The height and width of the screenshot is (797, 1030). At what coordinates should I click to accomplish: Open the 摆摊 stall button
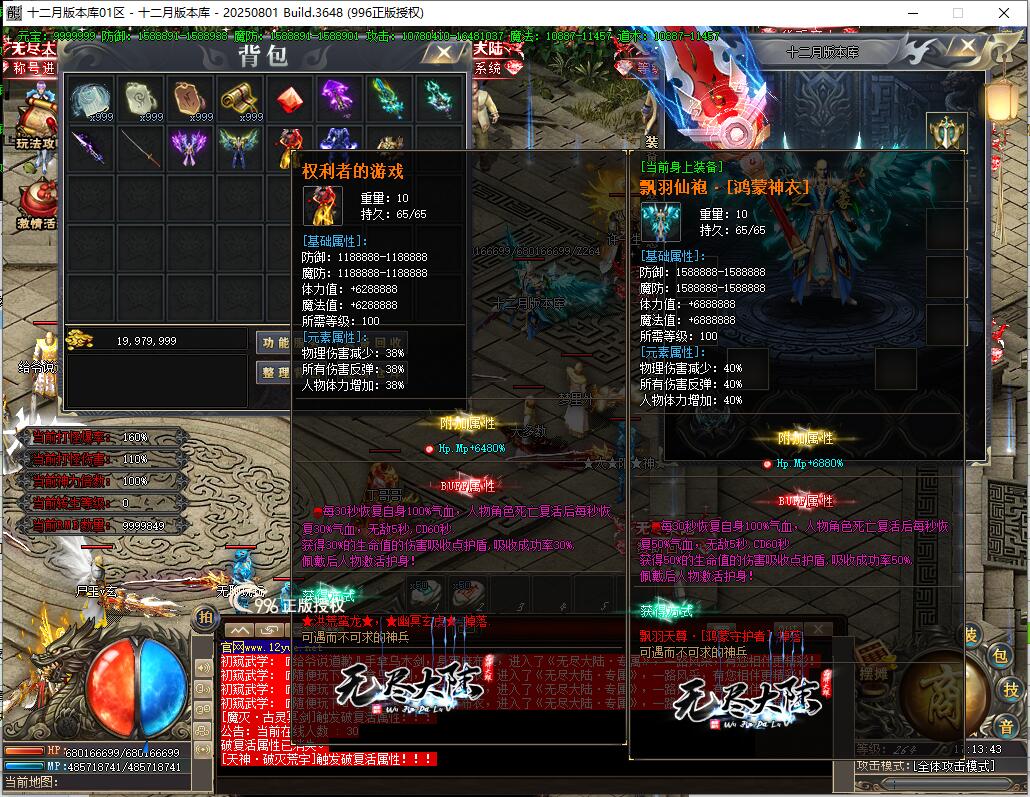(x=873, y=671)
